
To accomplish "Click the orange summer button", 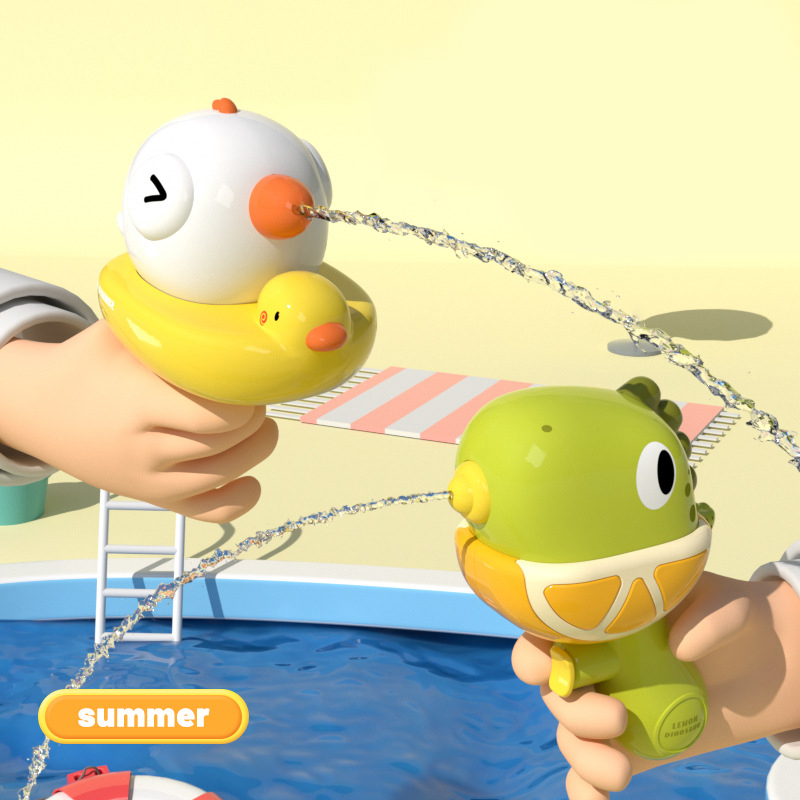I will click(x=143, y=716).
